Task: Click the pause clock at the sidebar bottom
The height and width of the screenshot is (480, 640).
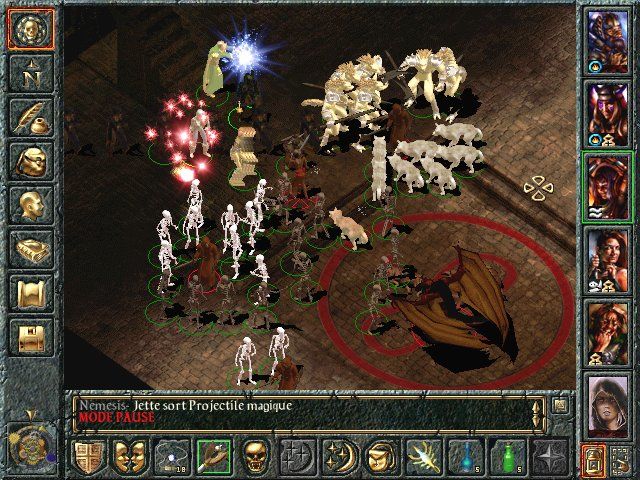Action: click(28, 440)
